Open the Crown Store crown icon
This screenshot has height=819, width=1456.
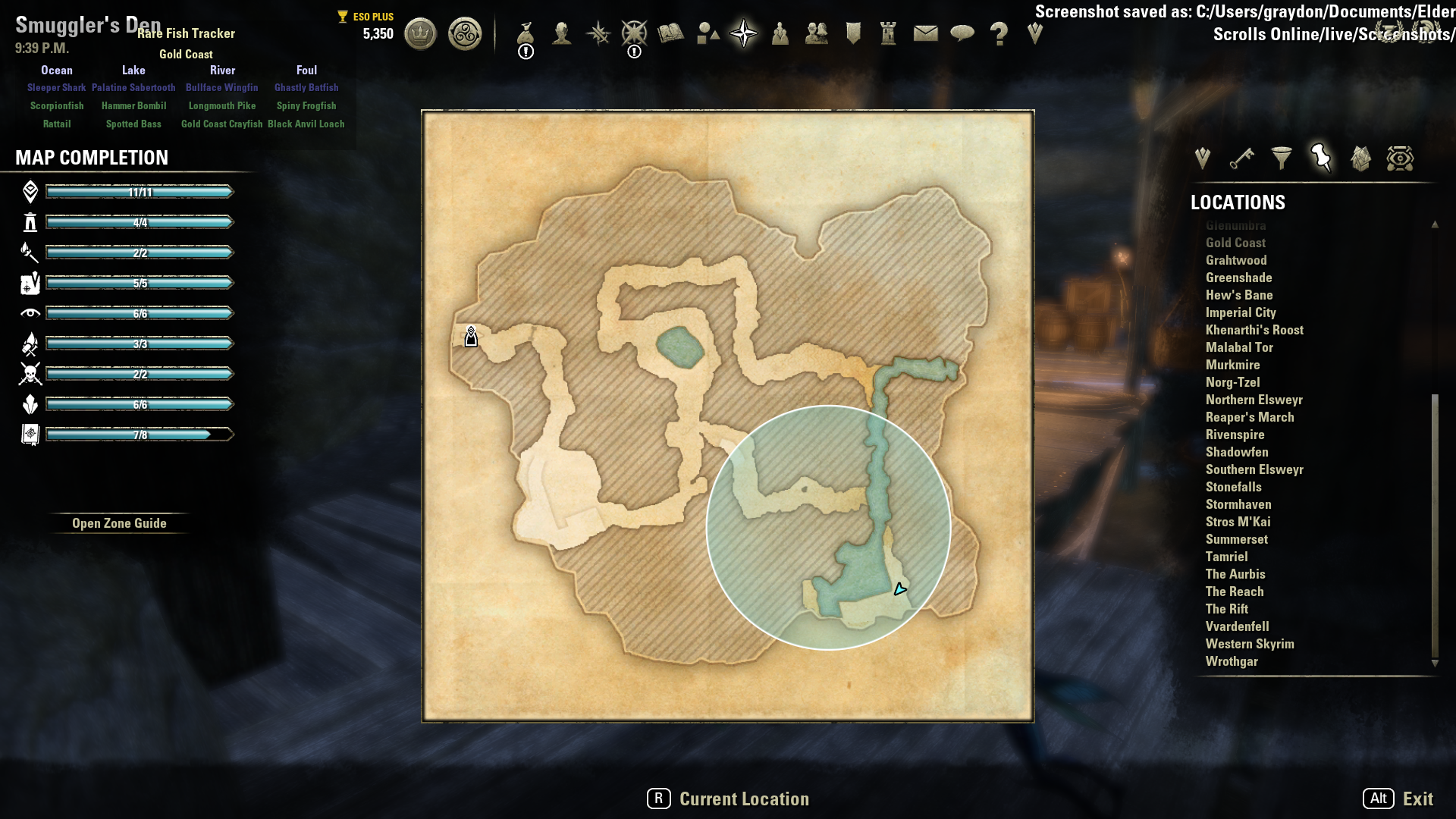pyautogui.click(x=420, y=34)
